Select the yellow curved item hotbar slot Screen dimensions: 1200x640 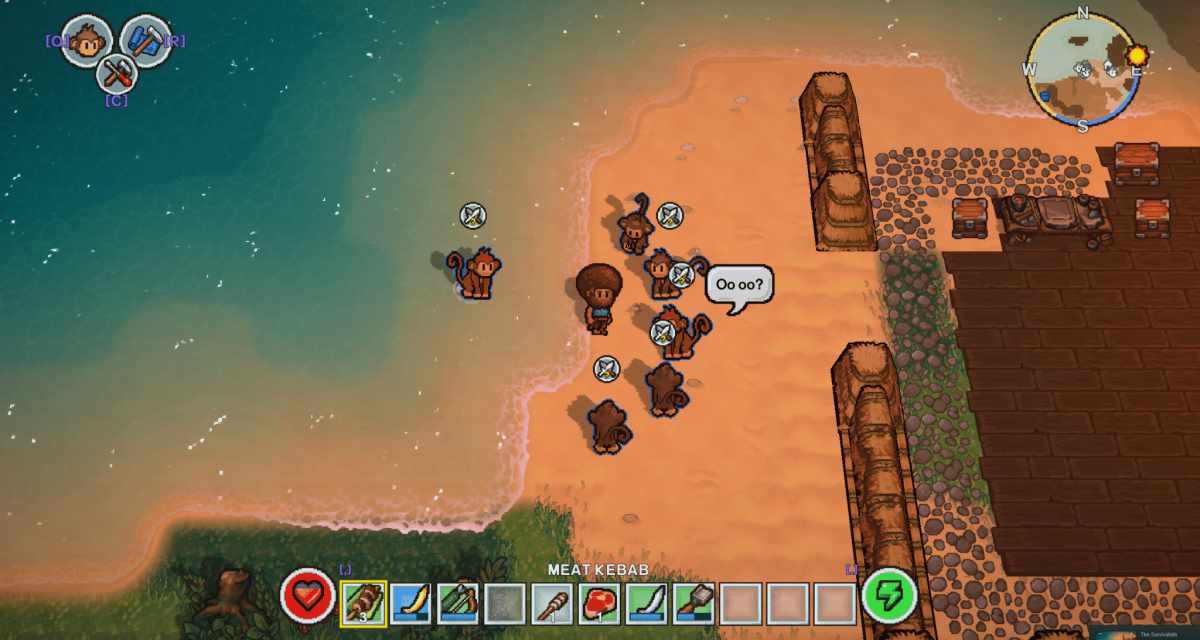click(x=411, y=603)
